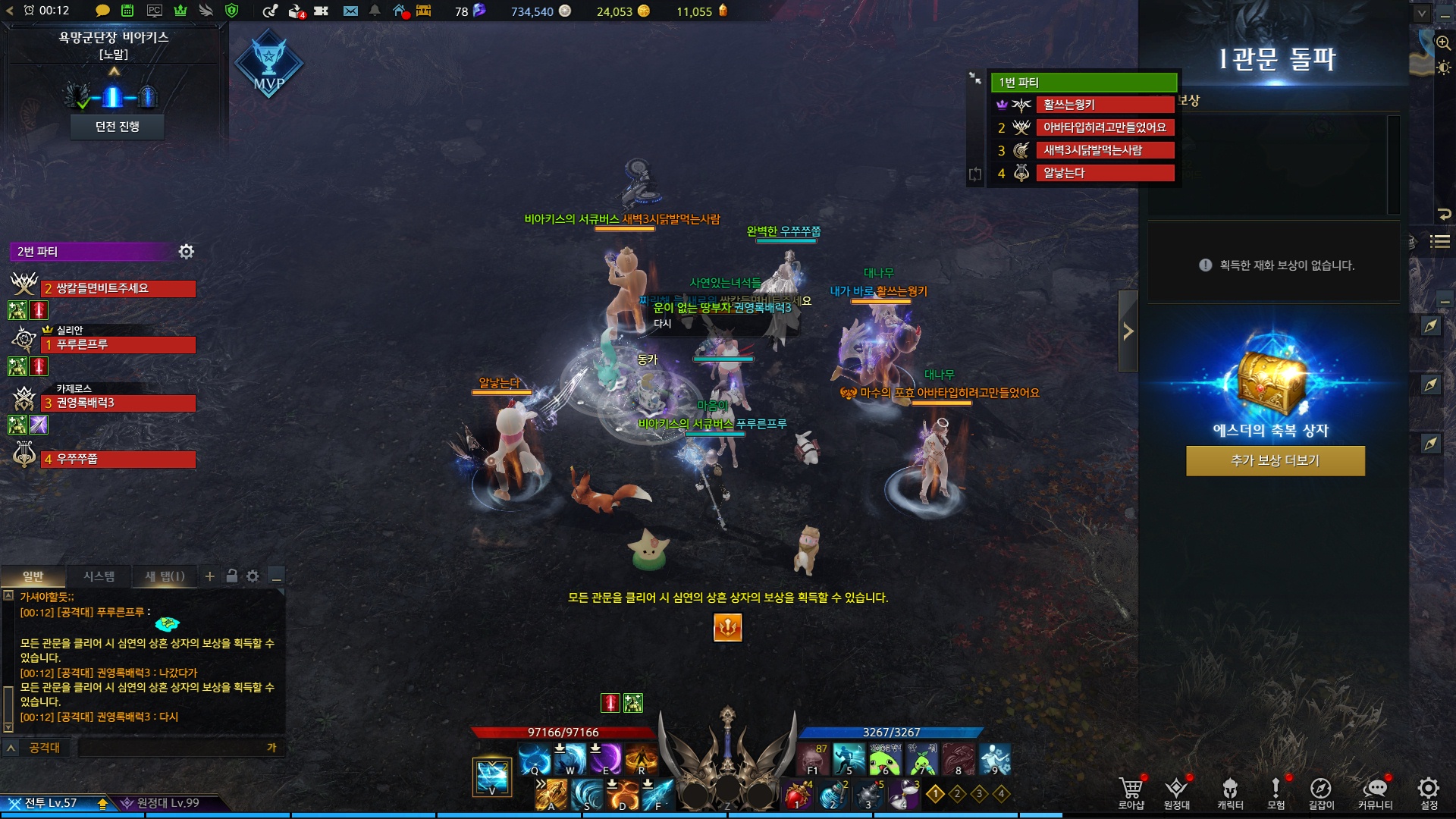The height and width of the screenshot is (819, 1456).
Task: Click the orange trident icon below the notice
Action: click(727, 627)
